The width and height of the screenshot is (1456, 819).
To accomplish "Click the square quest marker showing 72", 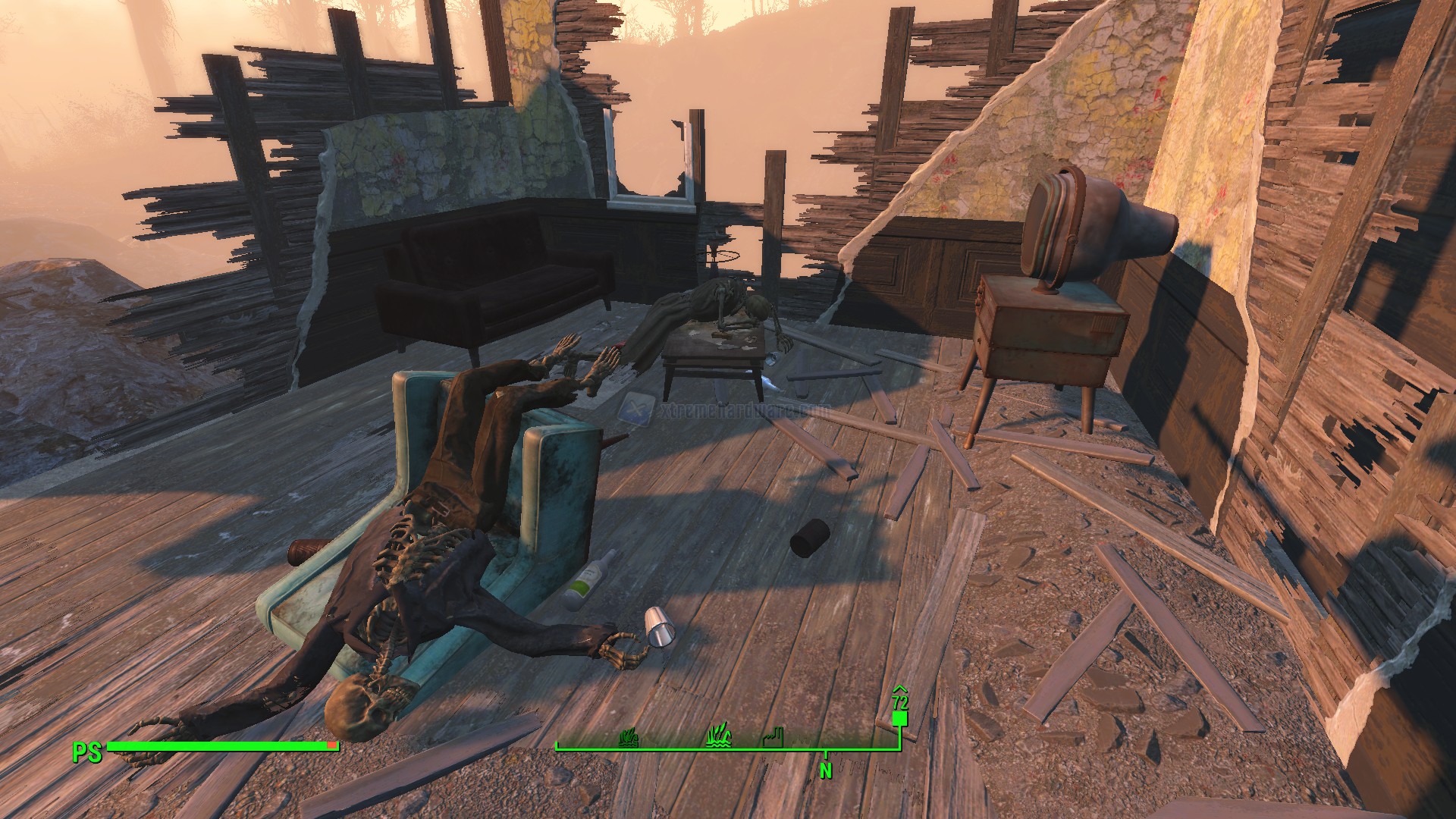I will [x=900, y=717].
